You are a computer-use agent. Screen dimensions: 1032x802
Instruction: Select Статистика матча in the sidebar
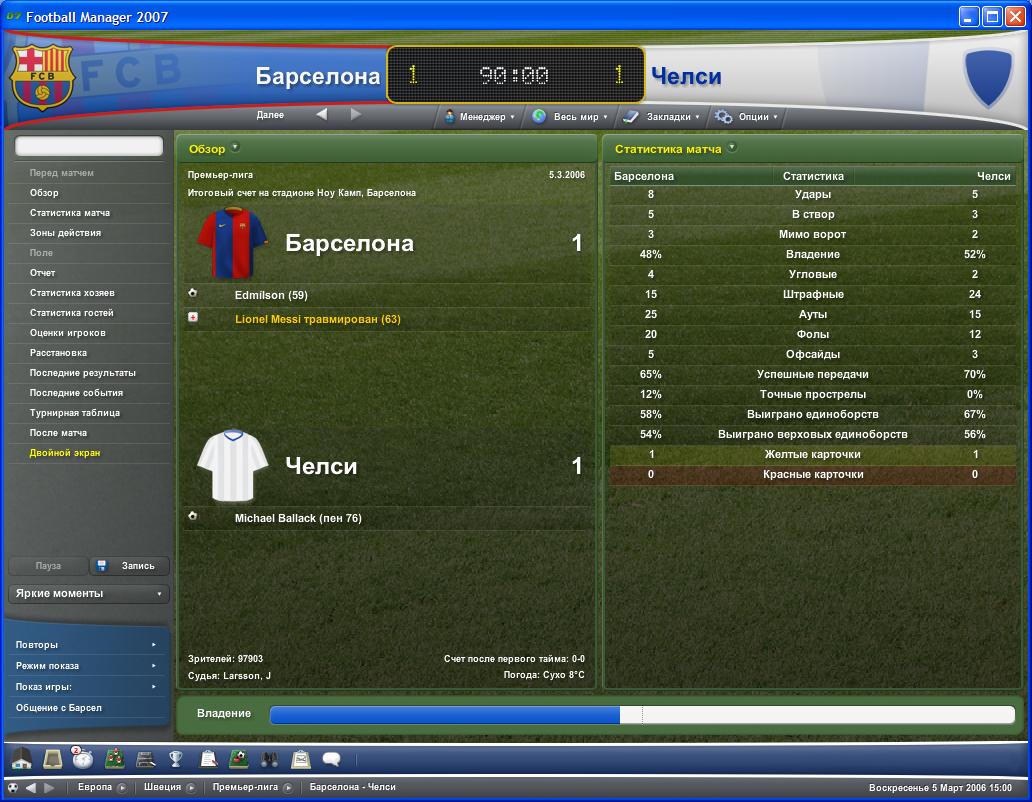70,213
